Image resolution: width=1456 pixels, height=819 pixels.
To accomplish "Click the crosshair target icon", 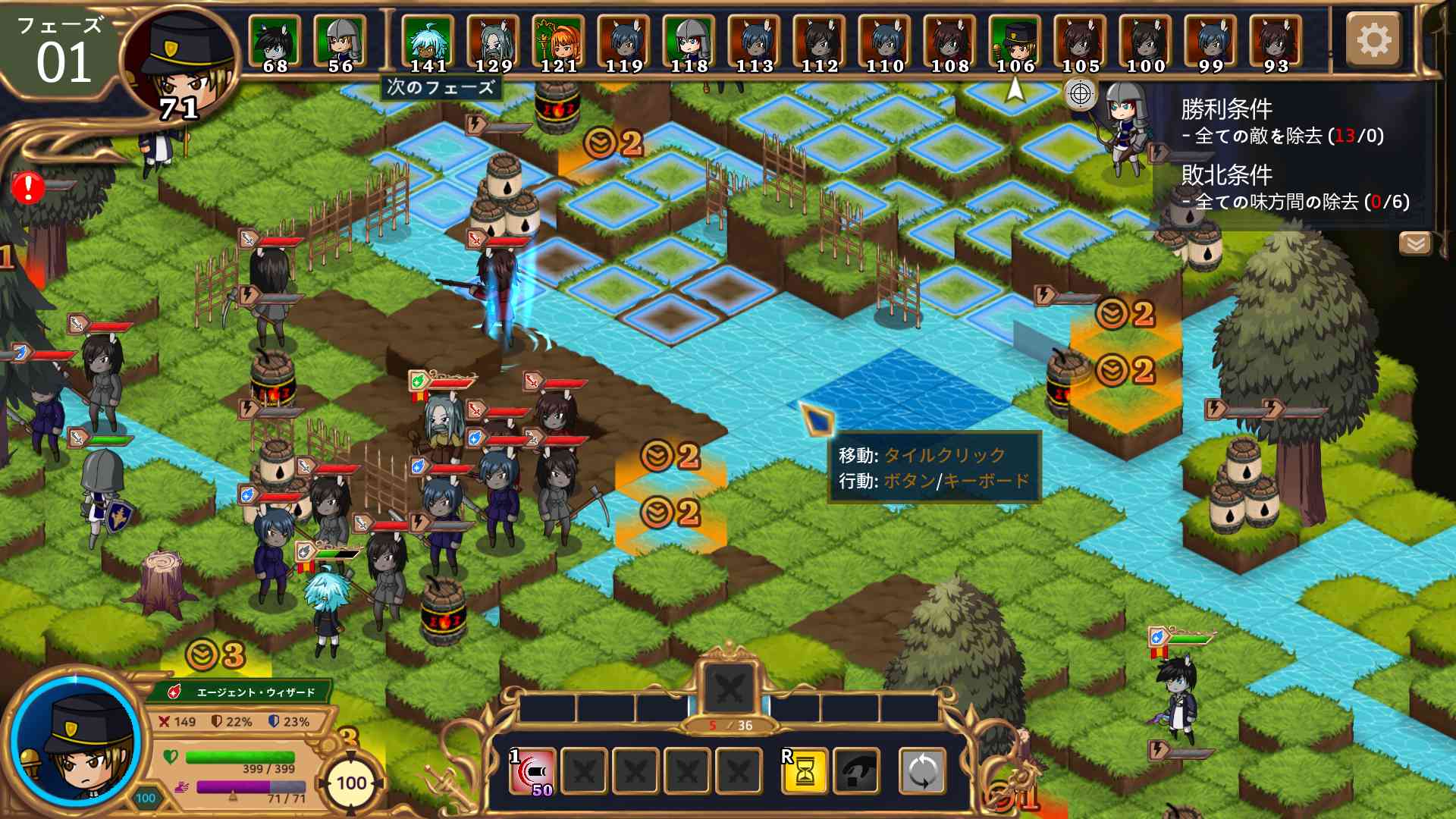I will tap(1081, 95).
